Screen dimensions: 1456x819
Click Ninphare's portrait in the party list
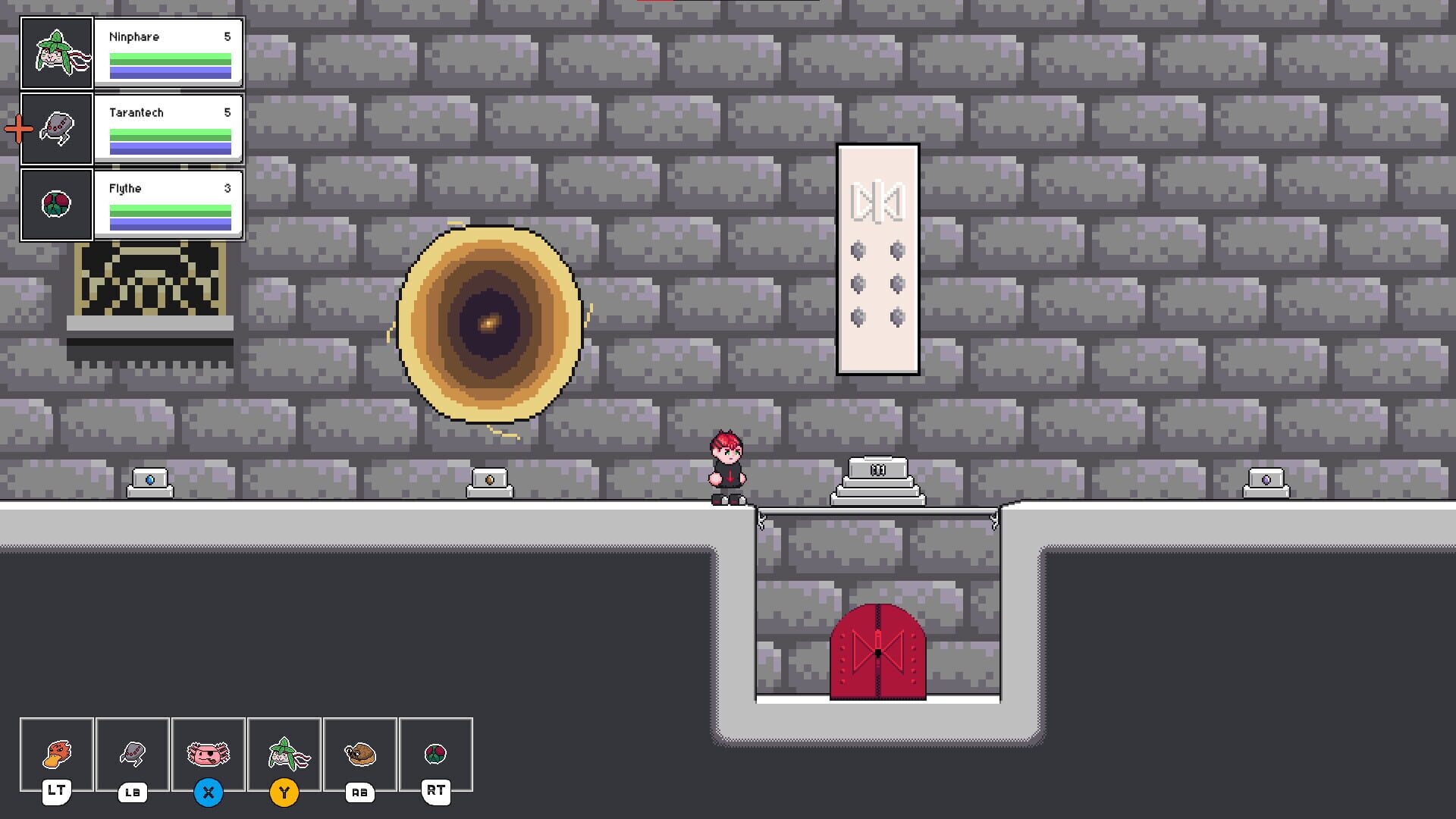coord(57,53)
